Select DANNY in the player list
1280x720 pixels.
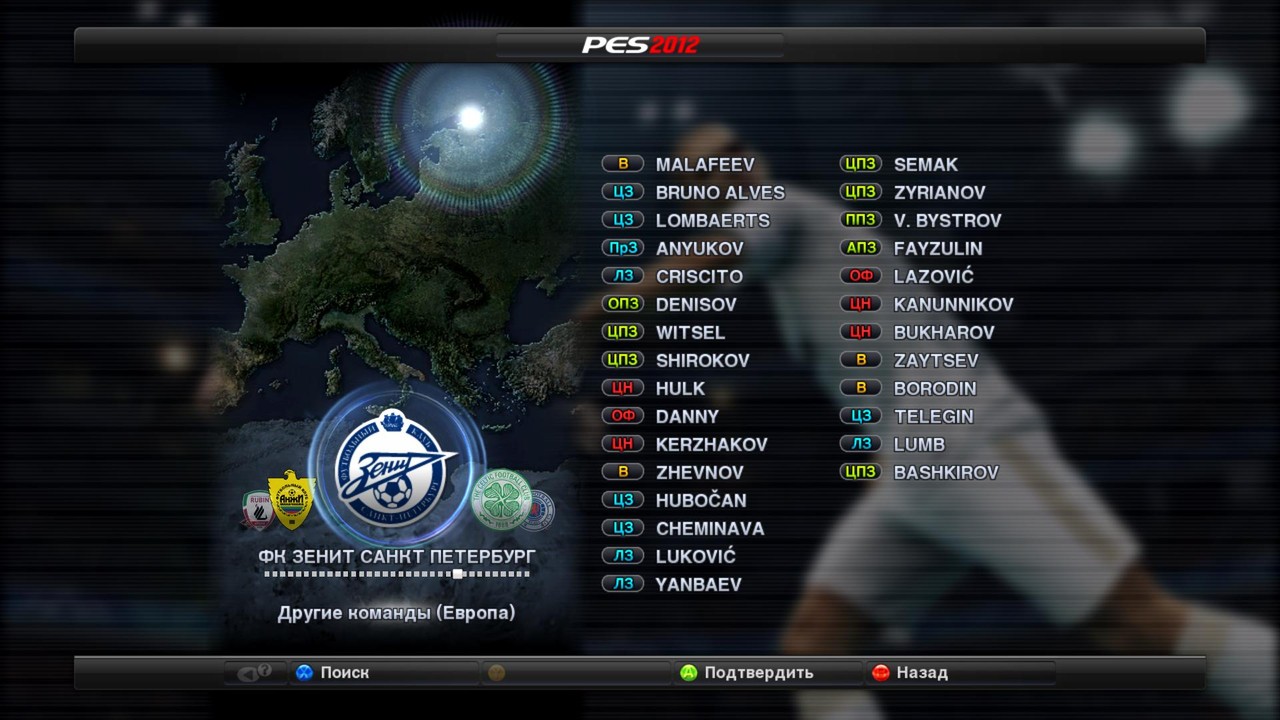(x=687, y=416)
